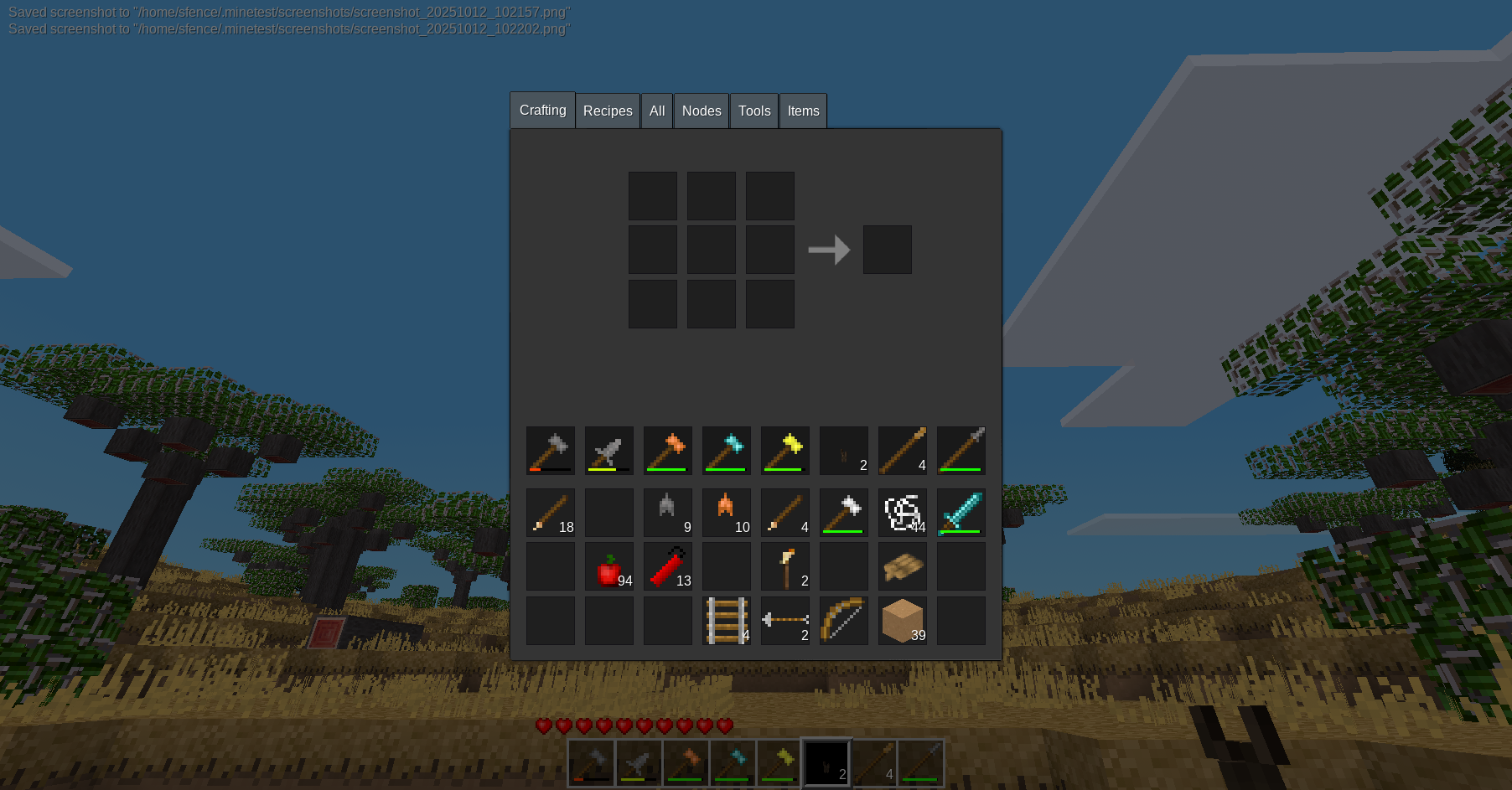Pick up the white string stack of 44

(903, 513)
